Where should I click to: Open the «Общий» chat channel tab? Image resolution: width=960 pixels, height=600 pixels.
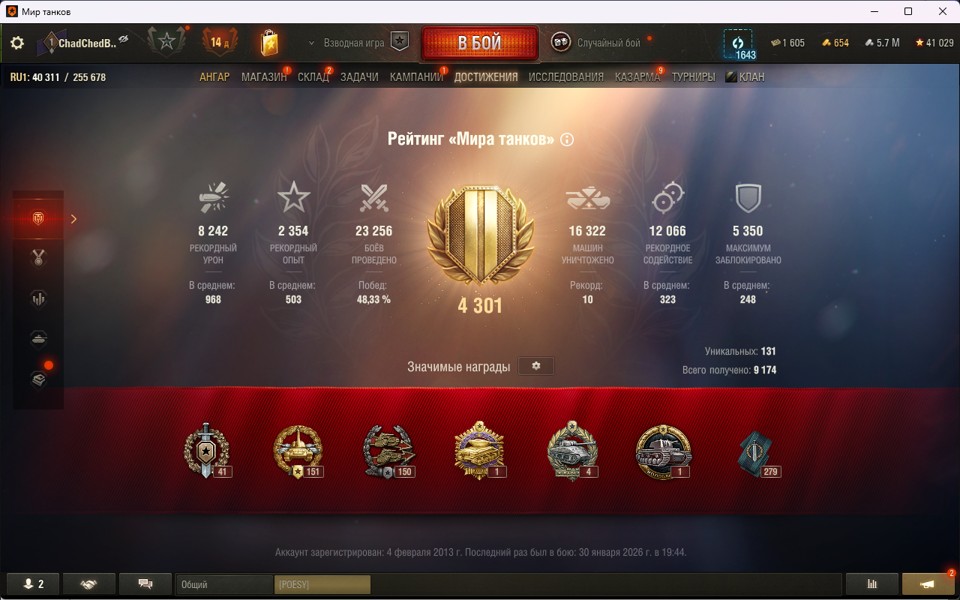223,584
